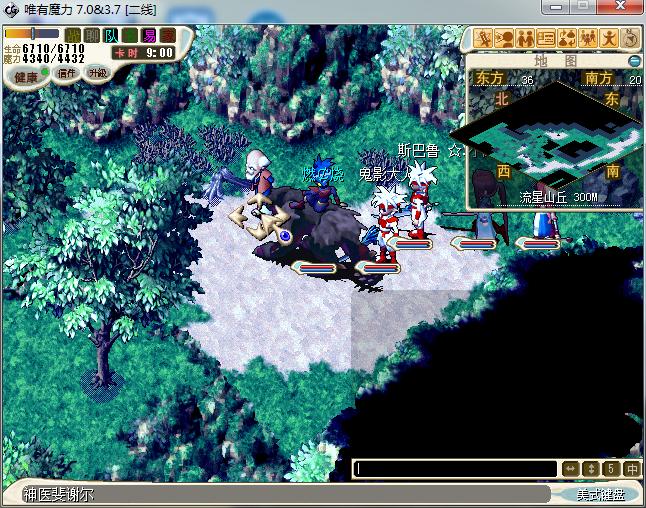Click the 中 chat range button
The height and width of the screenshot is (508, 646).
coord(632,468)
